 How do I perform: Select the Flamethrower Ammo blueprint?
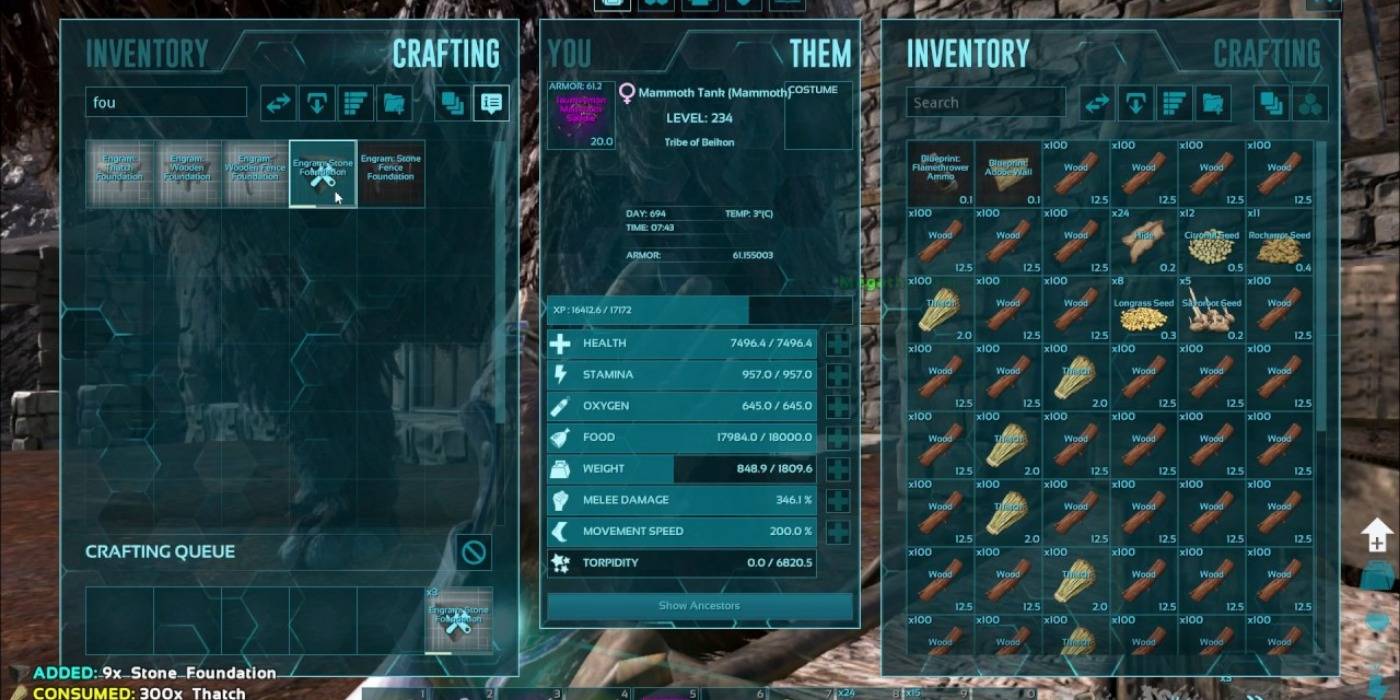[940, 173]
